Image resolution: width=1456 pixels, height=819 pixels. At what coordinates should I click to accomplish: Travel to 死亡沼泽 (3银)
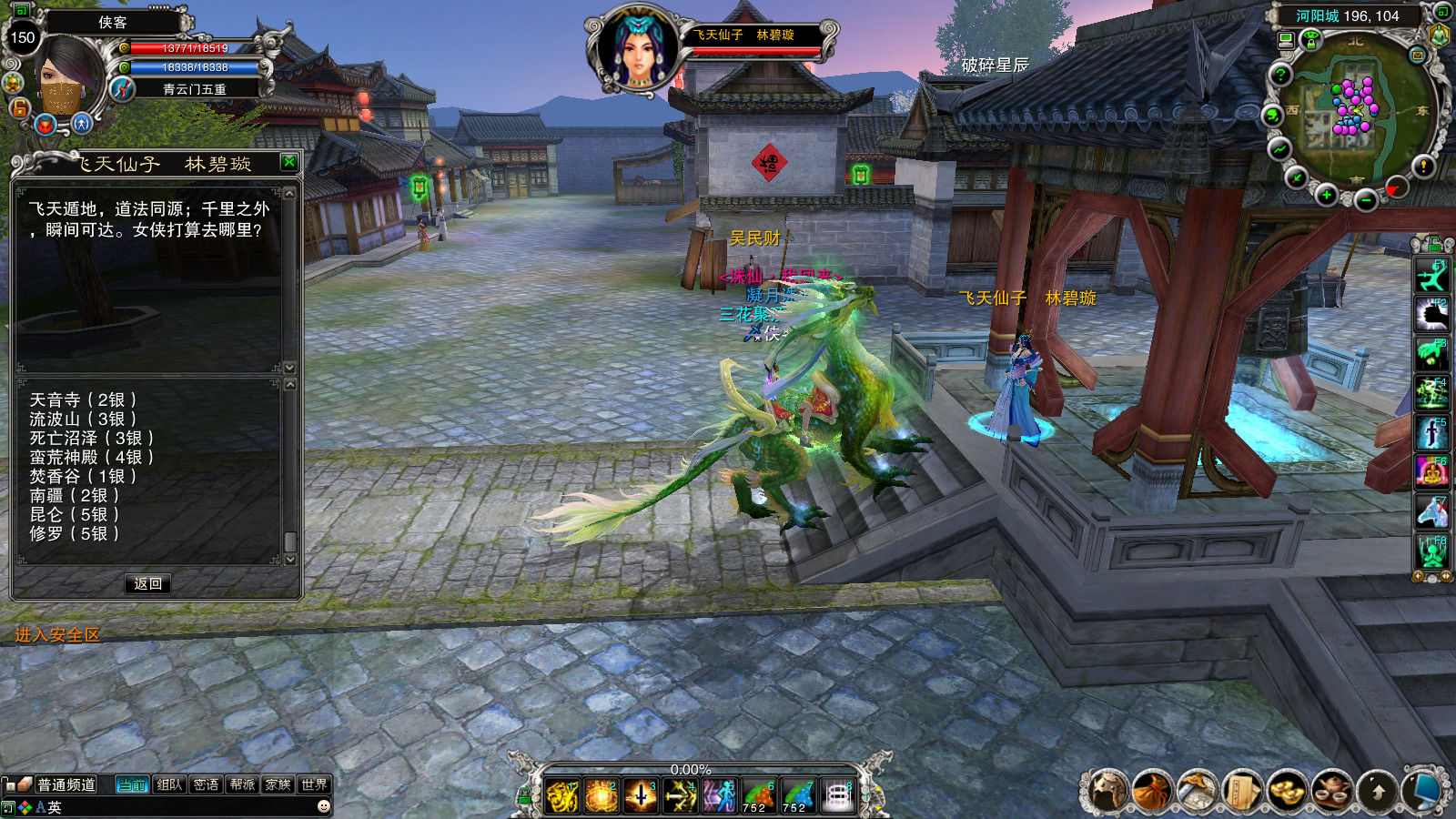click(x=91, y=438)
